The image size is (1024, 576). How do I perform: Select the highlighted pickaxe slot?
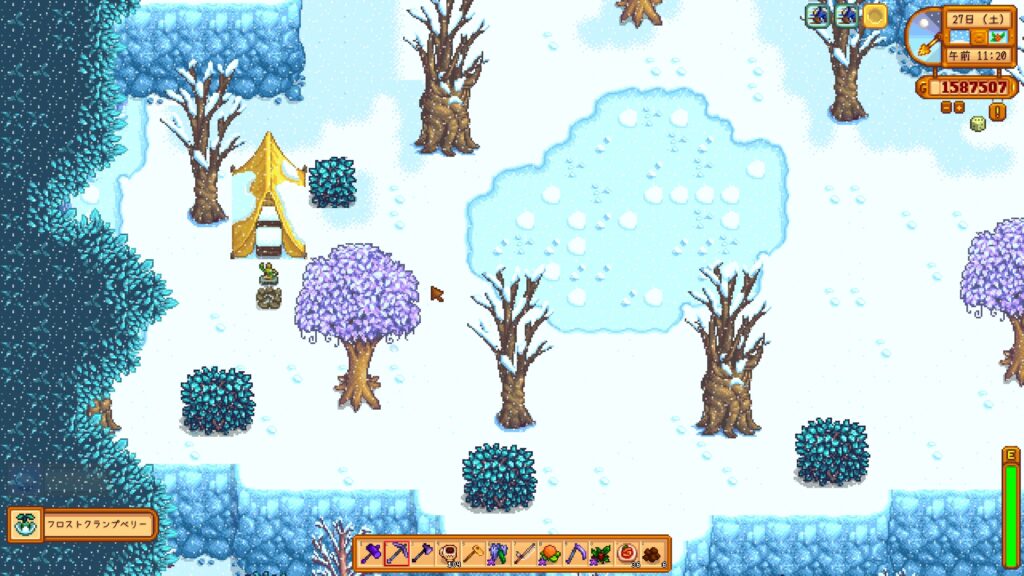(x=397, y=552)
